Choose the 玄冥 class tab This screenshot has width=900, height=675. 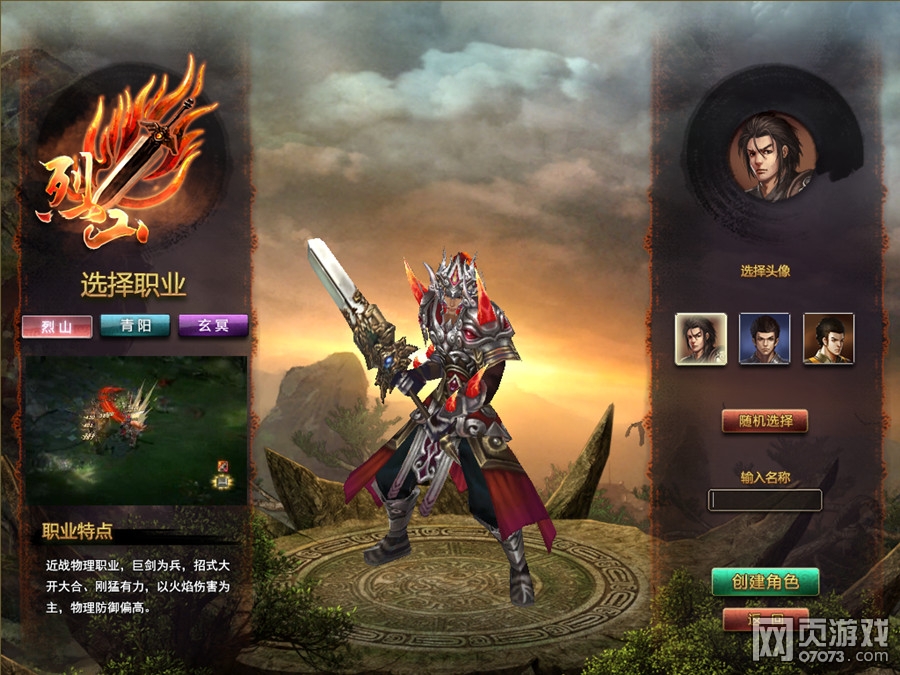pyautogui.click(x=212, y=326)
